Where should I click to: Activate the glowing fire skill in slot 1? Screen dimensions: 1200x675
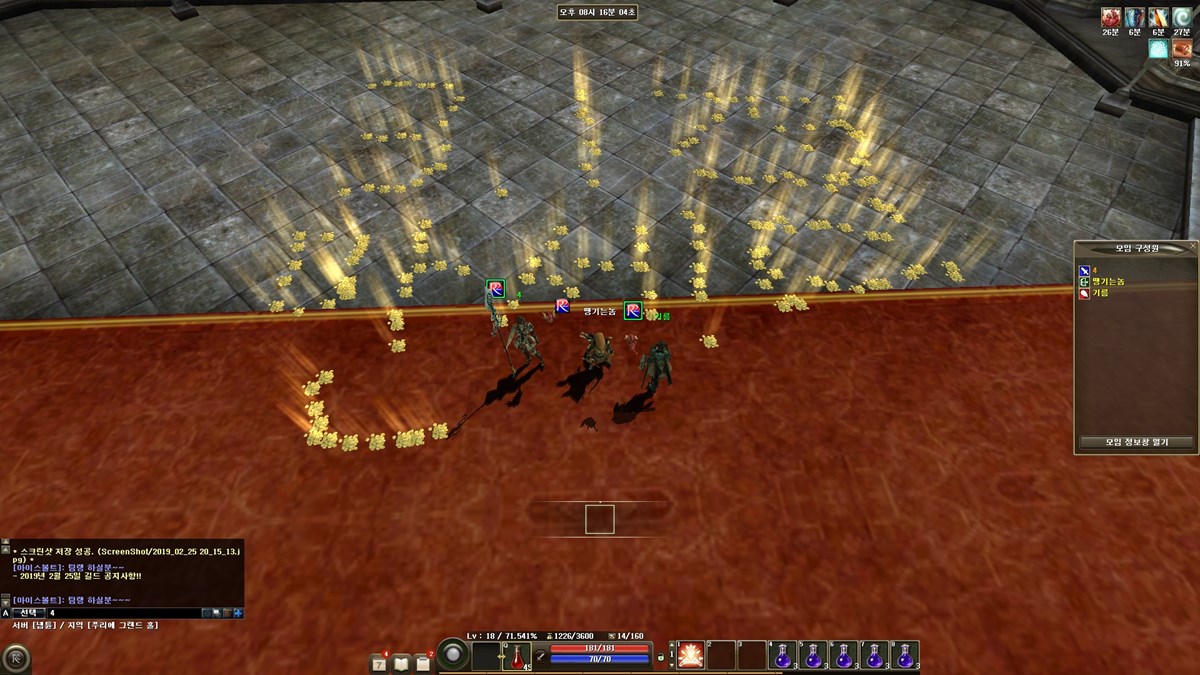pyautogui.click(x=691, y=655)
